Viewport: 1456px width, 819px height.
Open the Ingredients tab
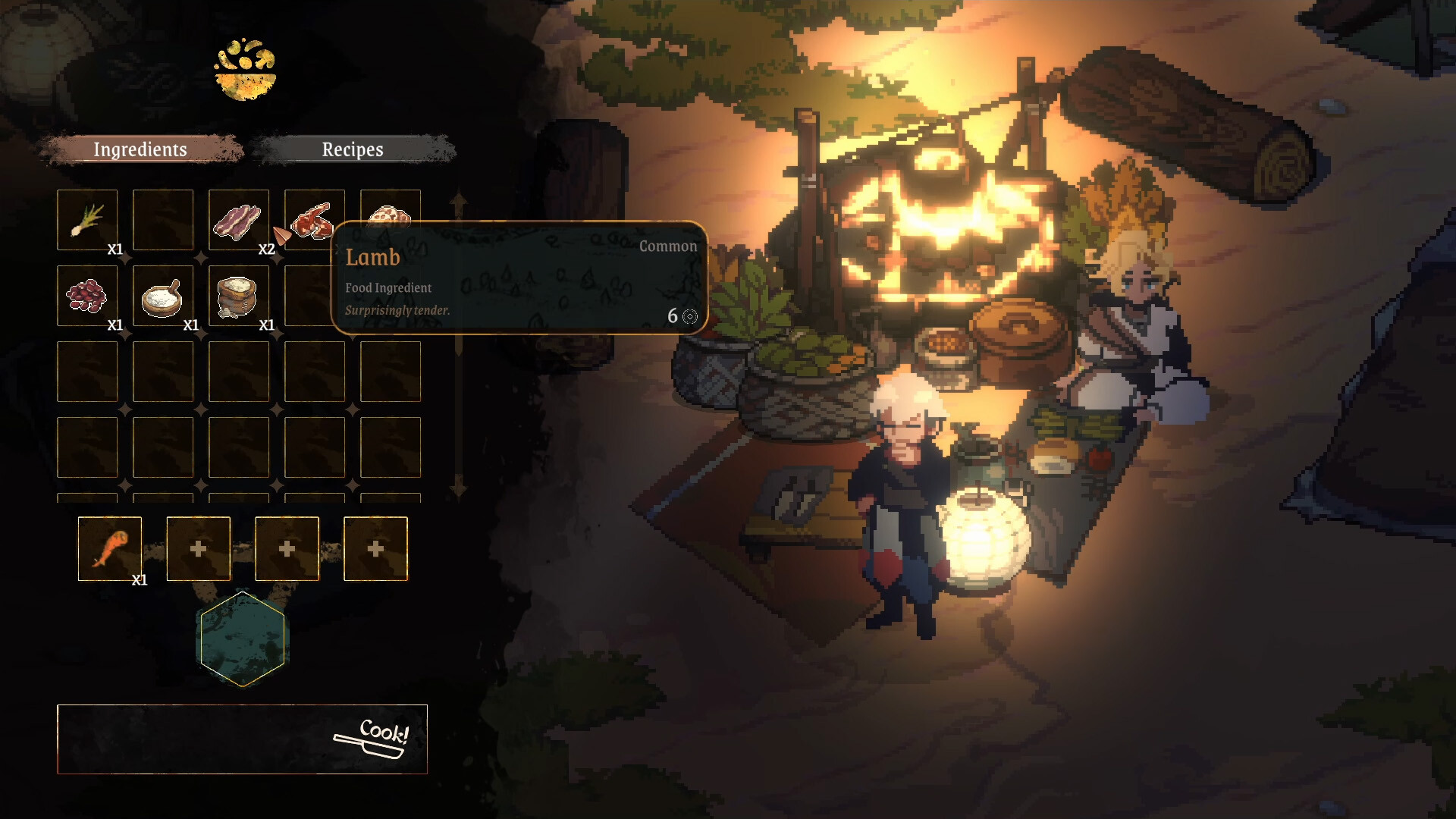coord(140,149)
